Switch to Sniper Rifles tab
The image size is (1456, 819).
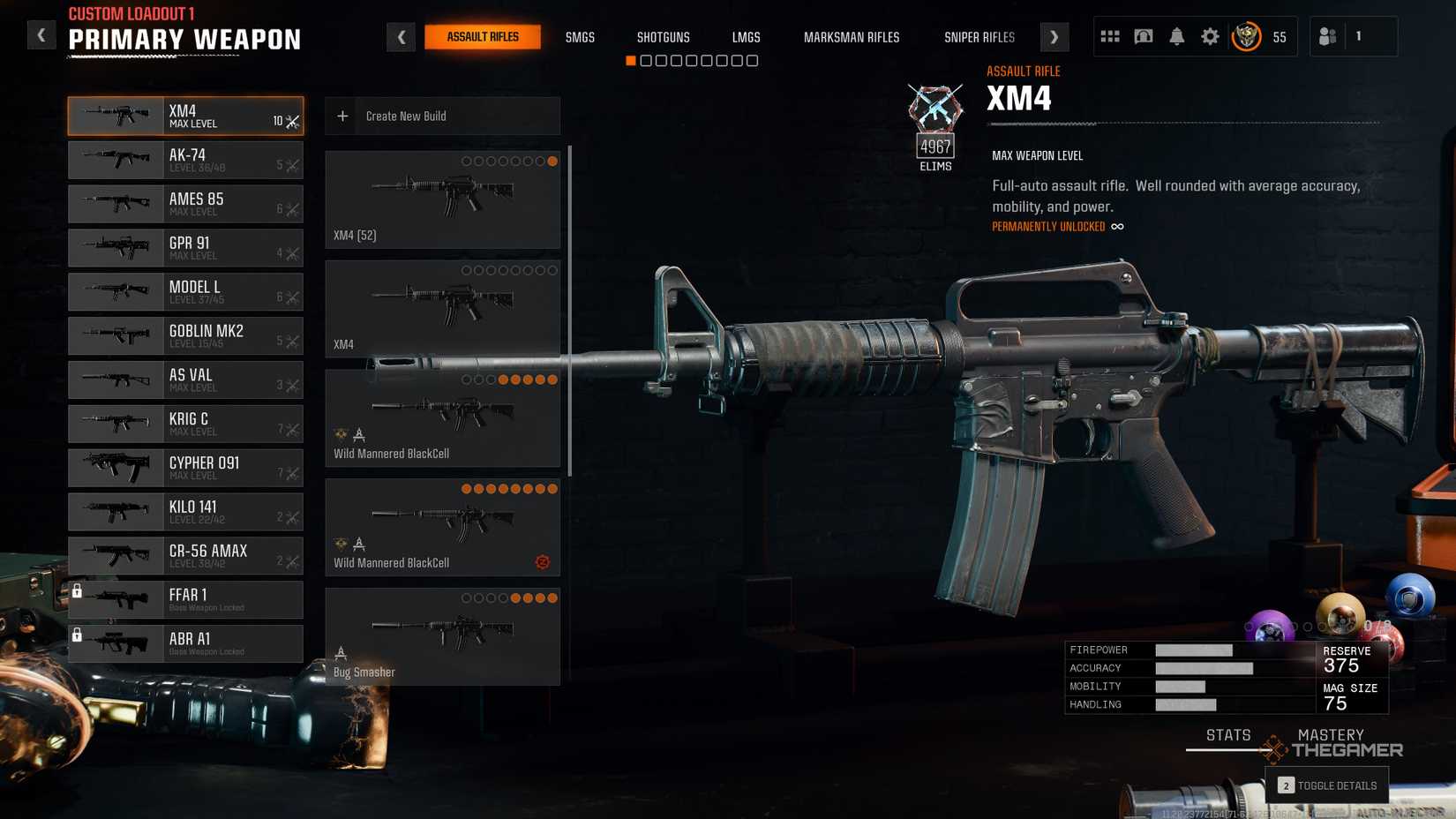pyautogui.click(x=979, y=37)
